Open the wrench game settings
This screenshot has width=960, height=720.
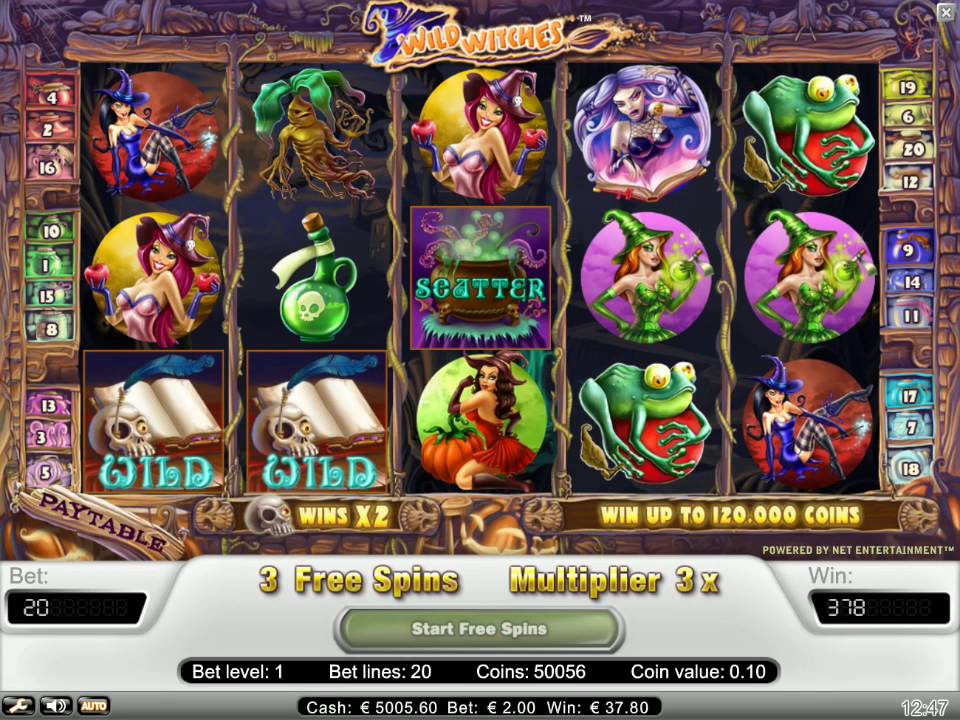[20, 706]
